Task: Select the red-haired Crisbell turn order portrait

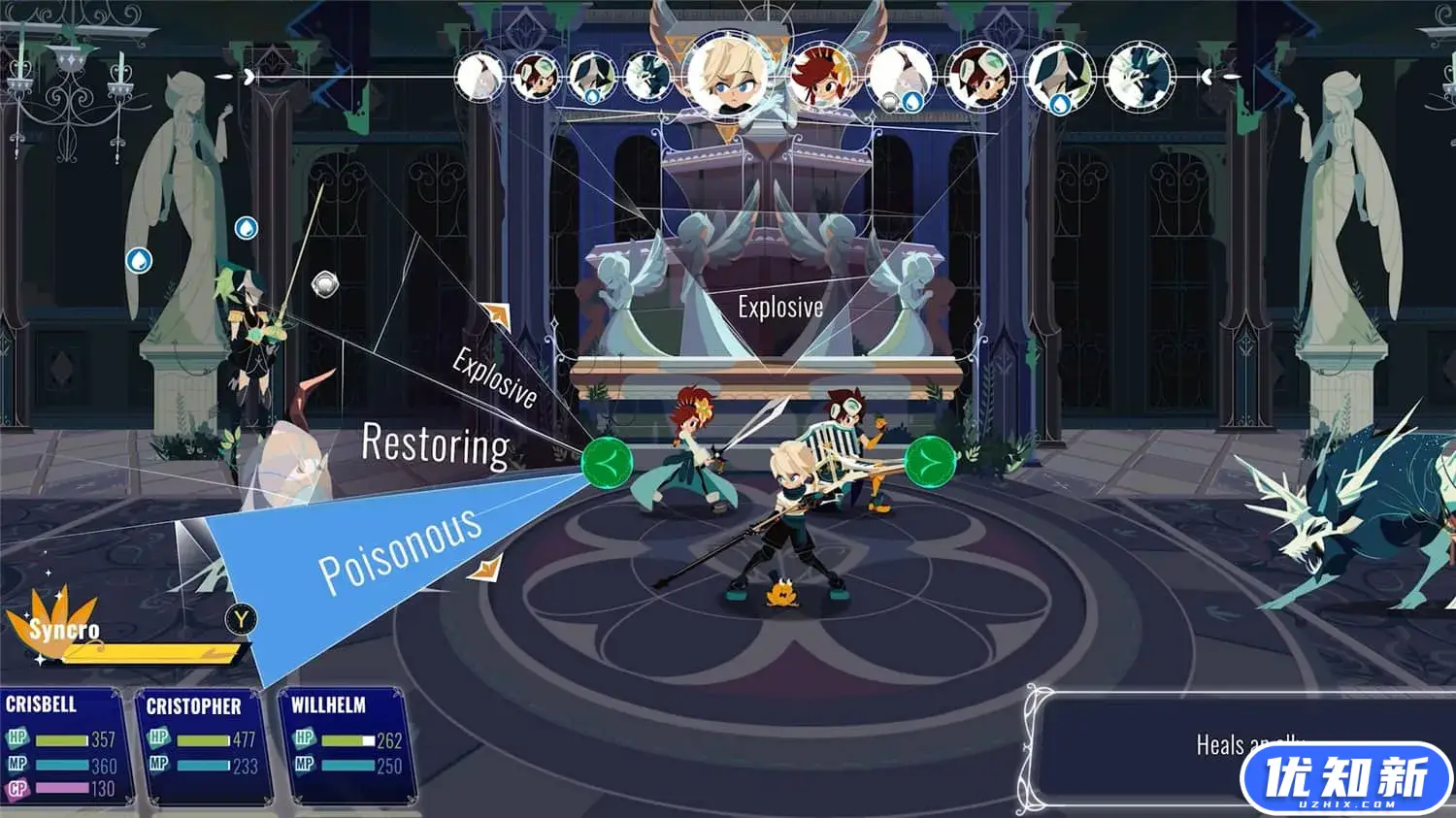Action: coord(821,76)
